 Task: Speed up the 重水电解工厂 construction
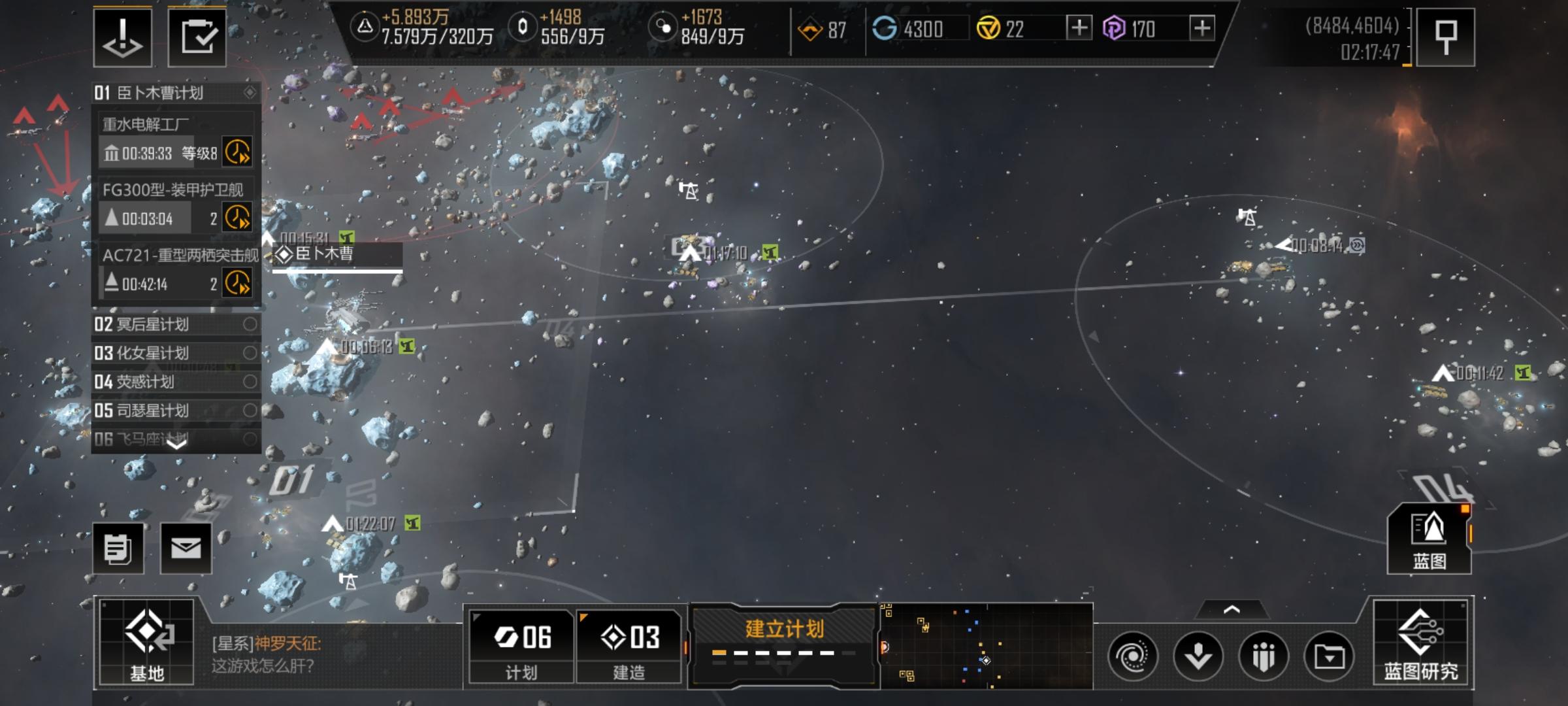[237, 152]
